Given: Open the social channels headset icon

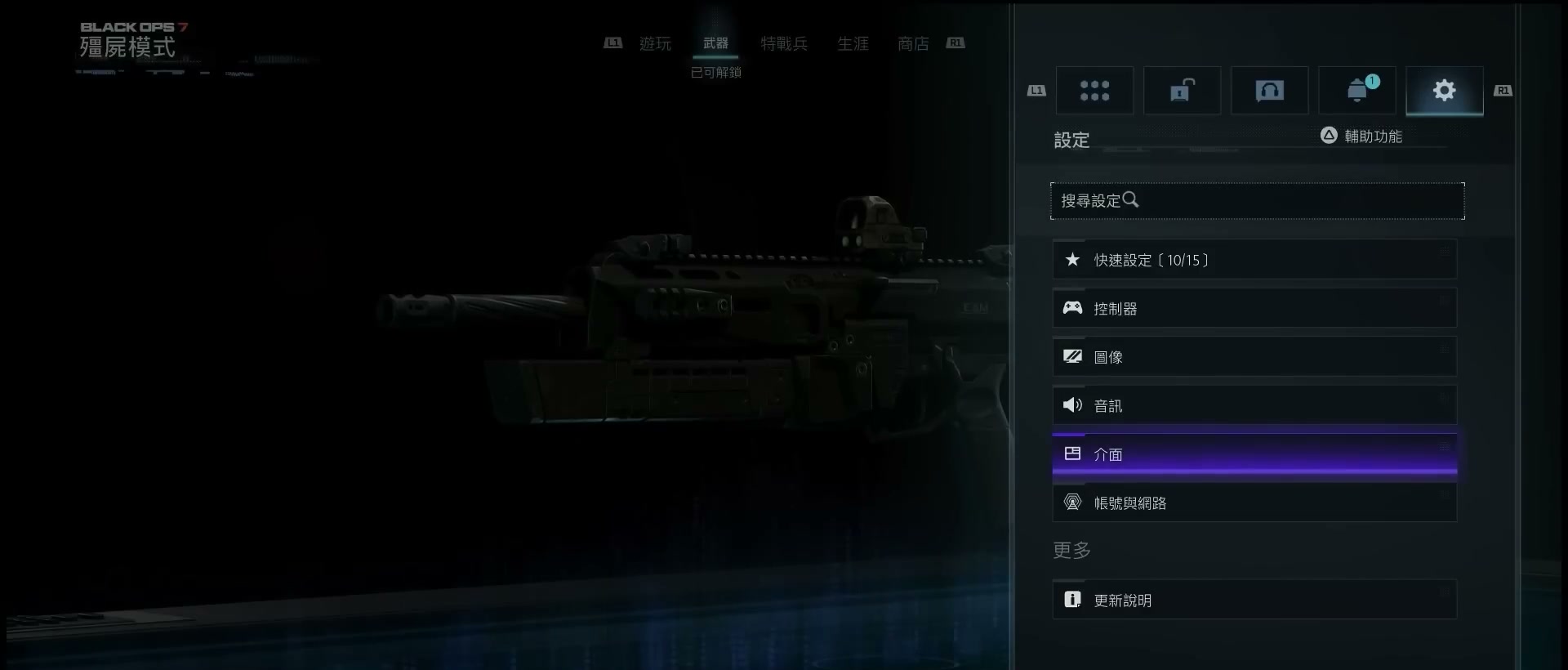Looking at the screenshot, I should [1269, 90].
